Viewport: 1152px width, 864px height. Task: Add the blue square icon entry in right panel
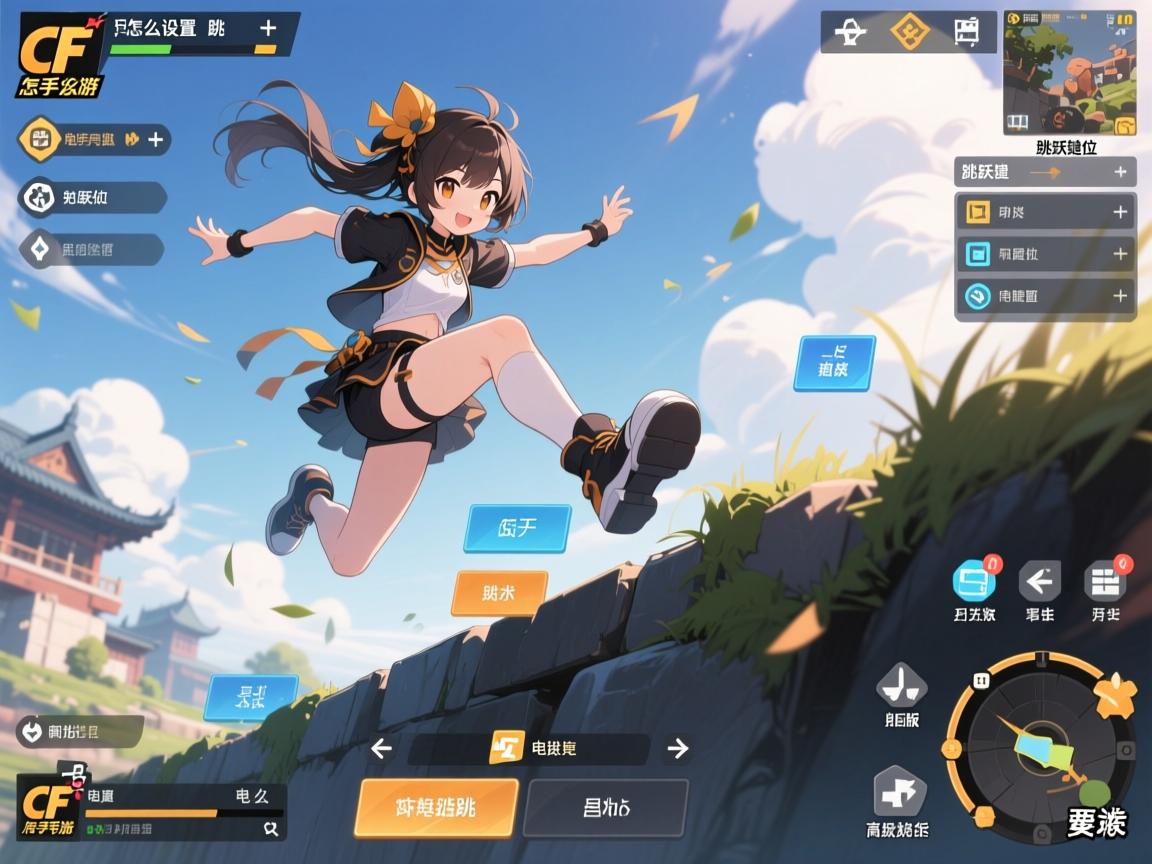[x=1120, y=254]
